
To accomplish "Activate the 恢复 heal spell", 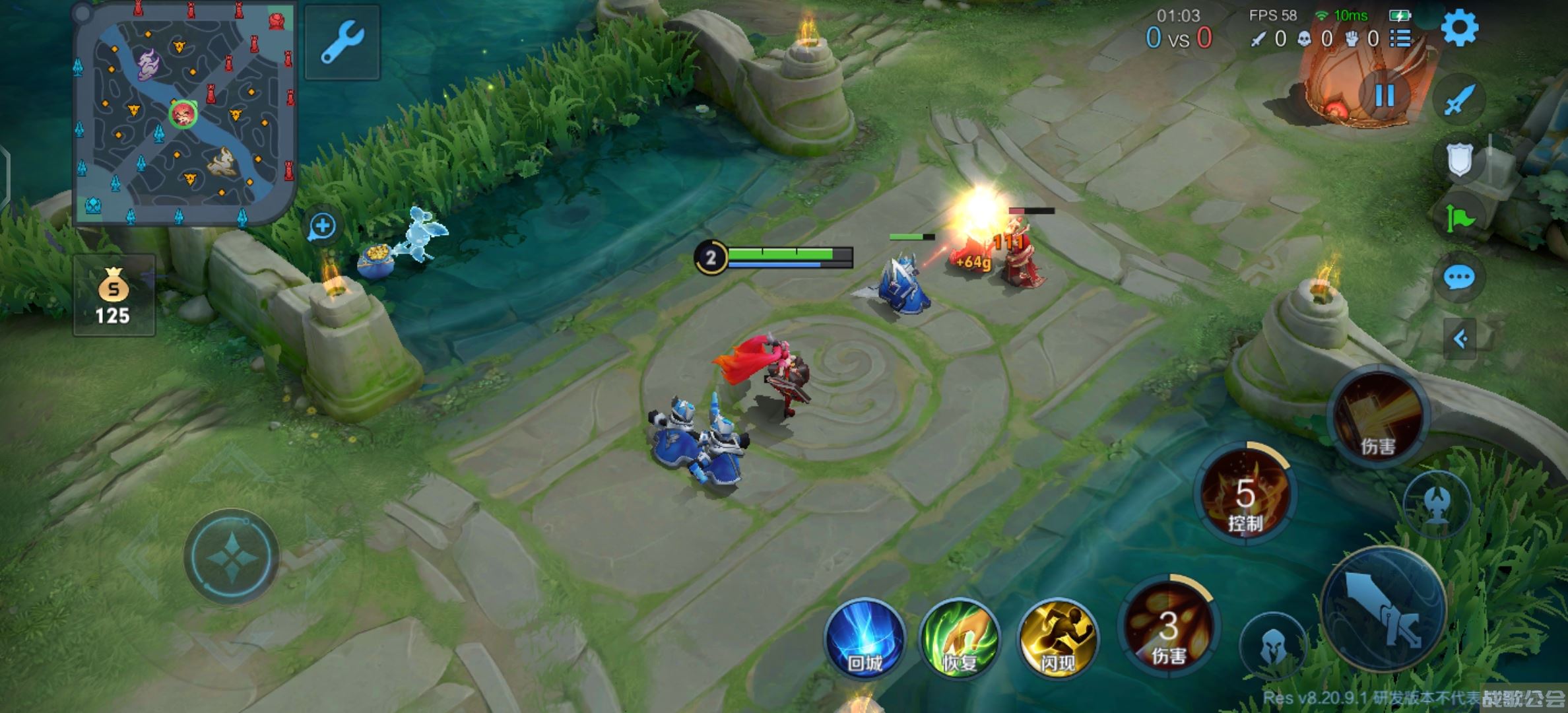I will [x=960, y=638].
